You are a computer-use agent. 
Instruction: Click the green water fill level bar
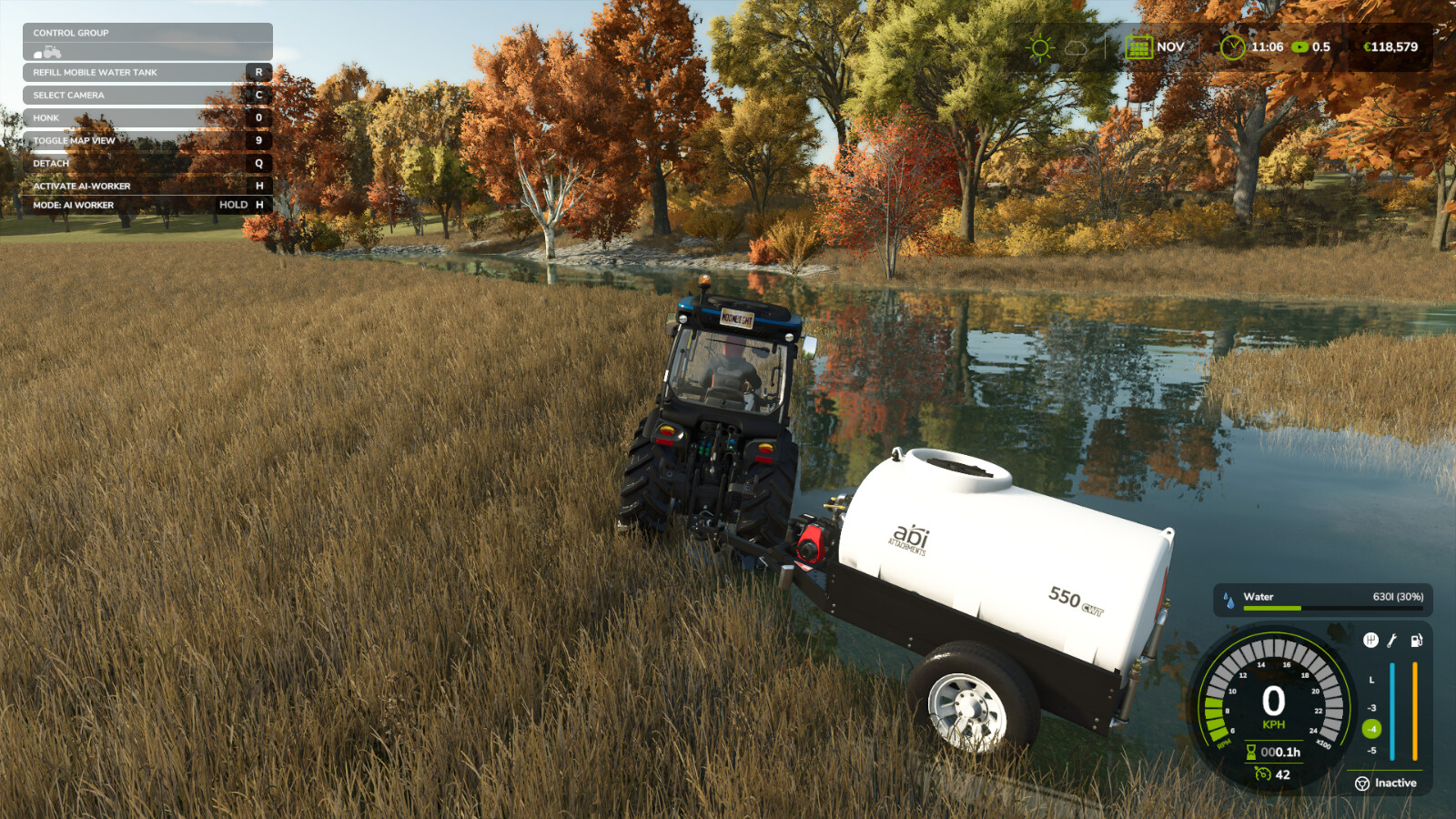pos(1272,607)
